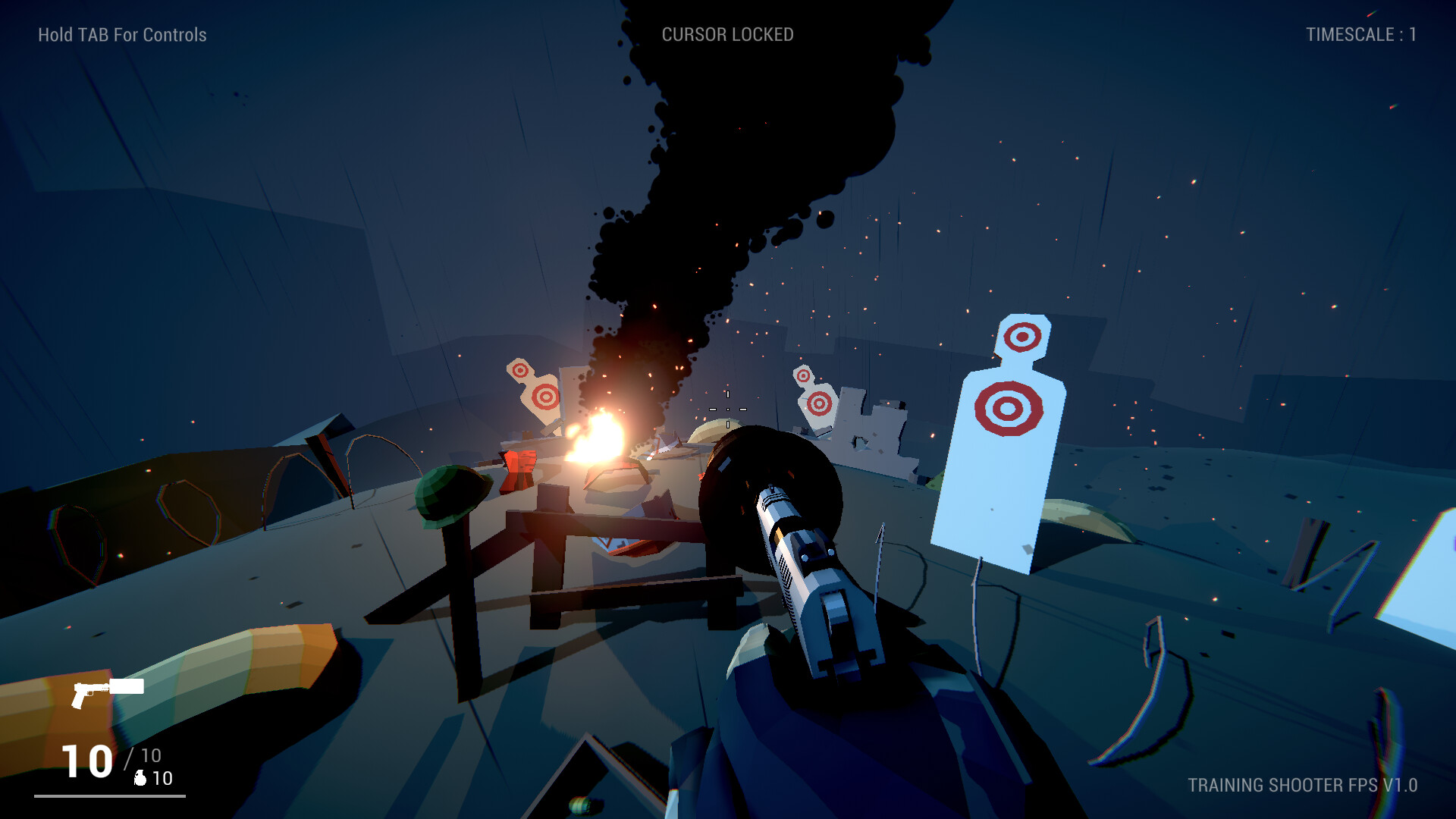1456x819 pixels.
Task: Click the orange target silhouette near the explosion
Action: click(x=538, y=394)
